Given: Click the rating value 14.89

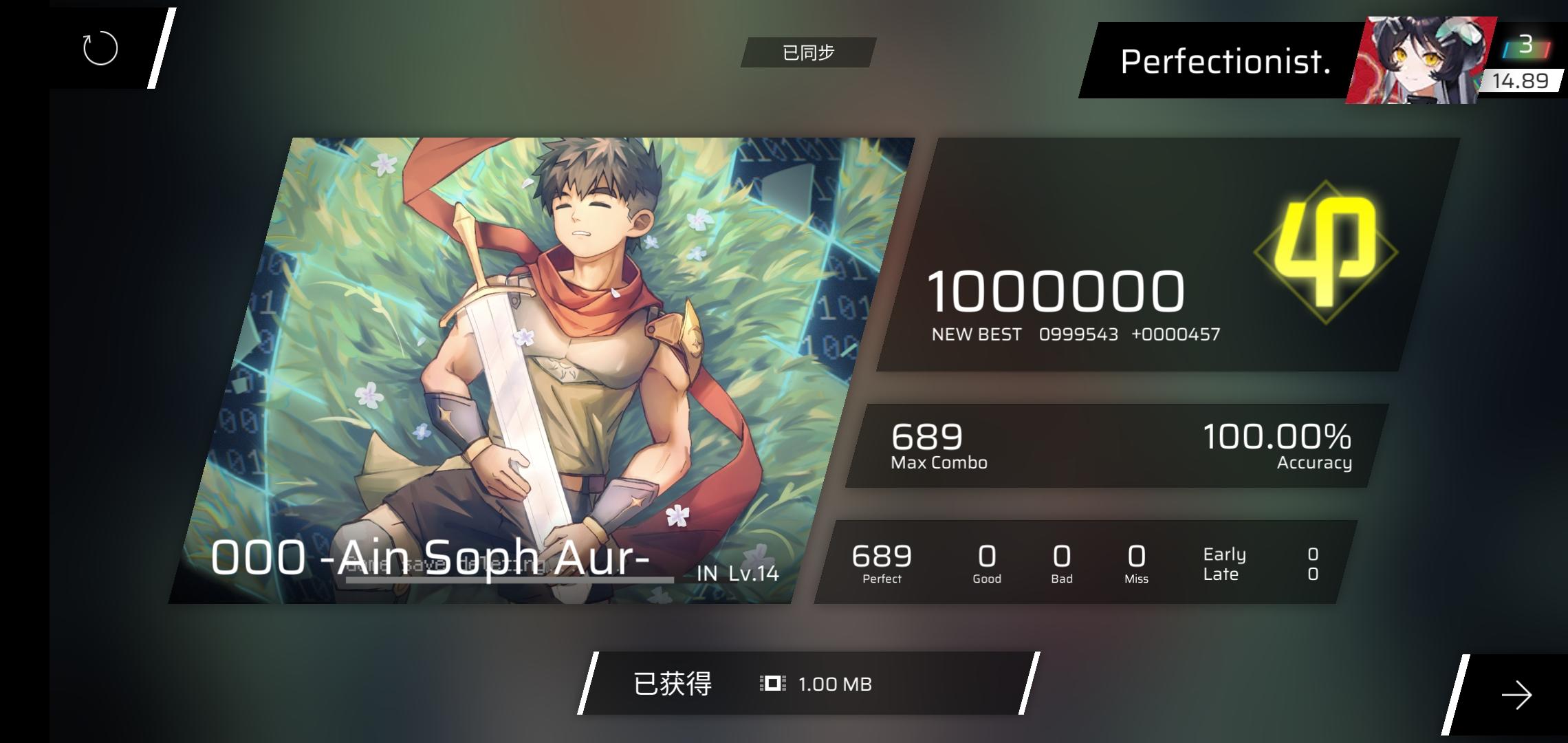Looking at the screenshot, I should pyautogui.click(x=1521, y=80).
